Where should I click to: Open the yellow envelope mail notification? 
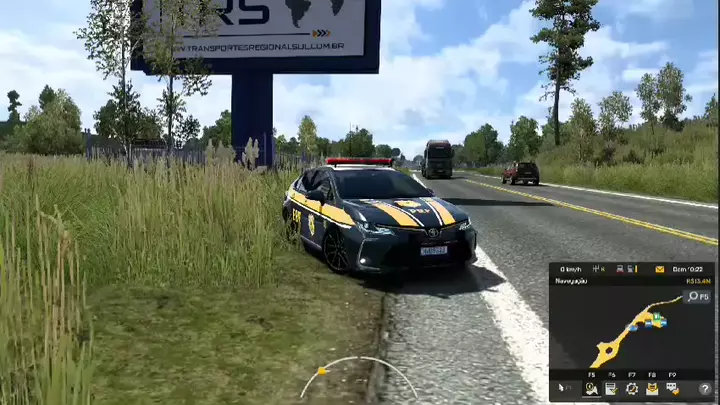point(658,269)
